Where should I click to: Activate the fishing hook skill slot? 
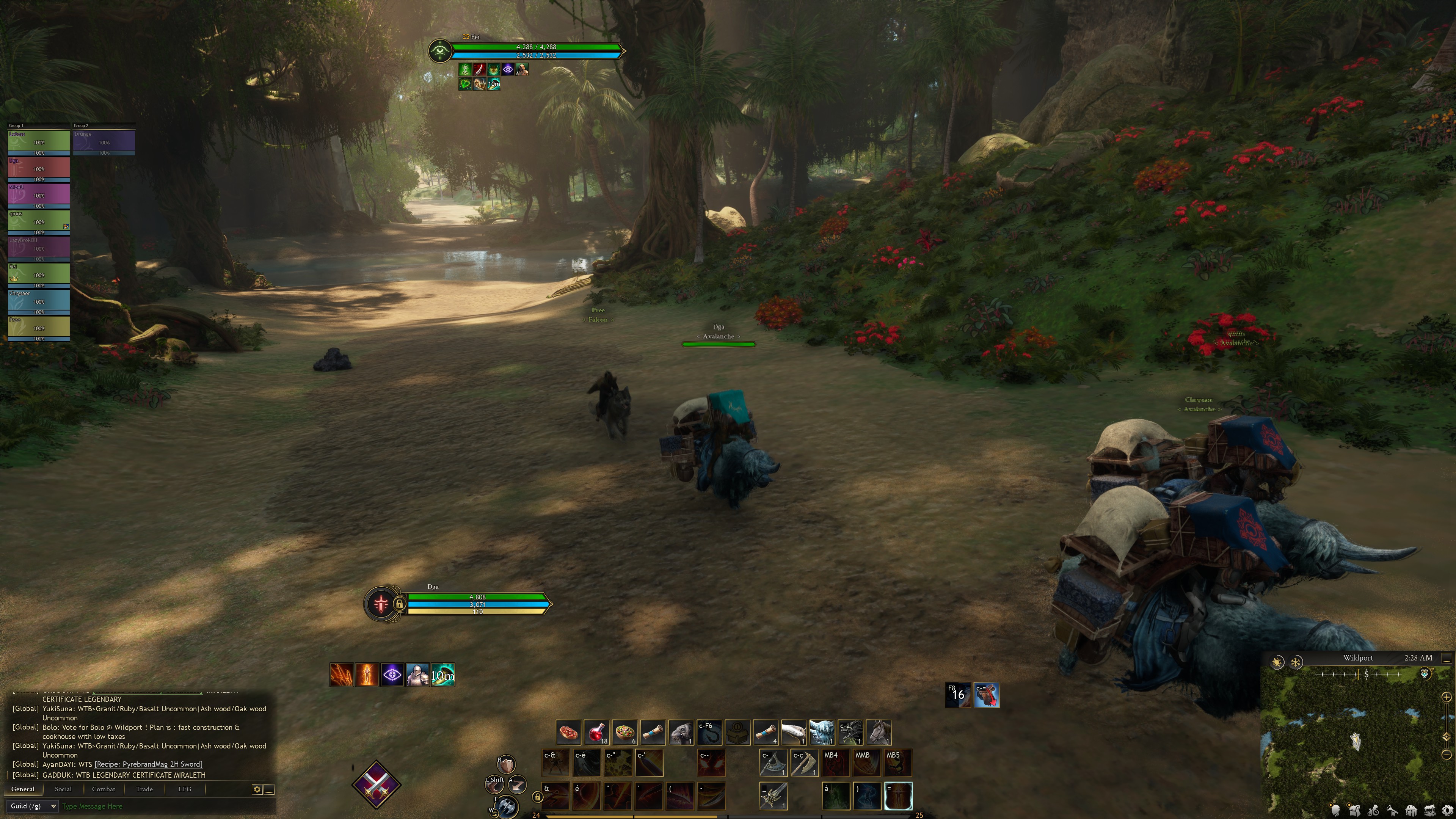click(x=709, y=733)
